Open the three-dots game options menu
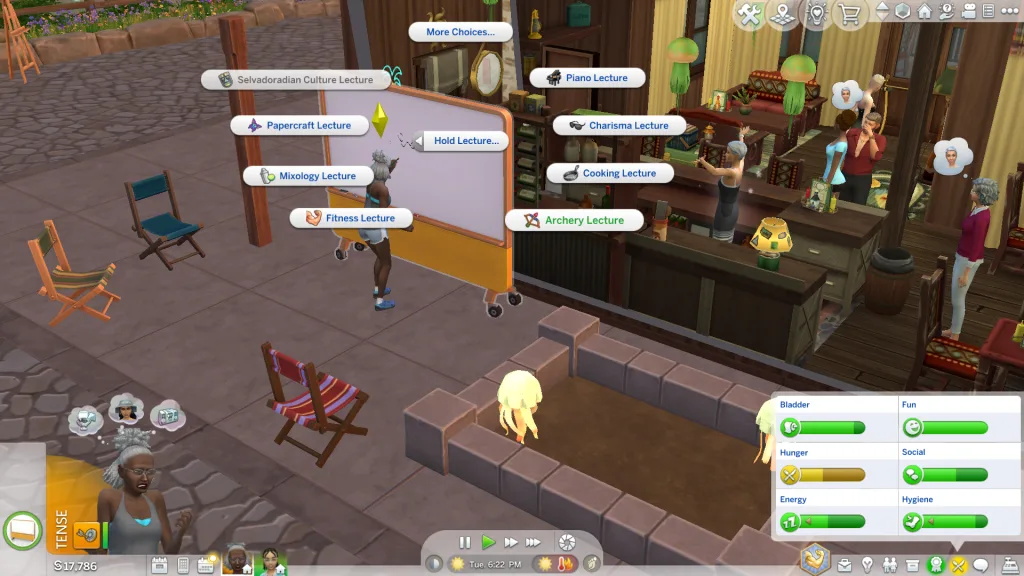 click(x=1010, y=12)
